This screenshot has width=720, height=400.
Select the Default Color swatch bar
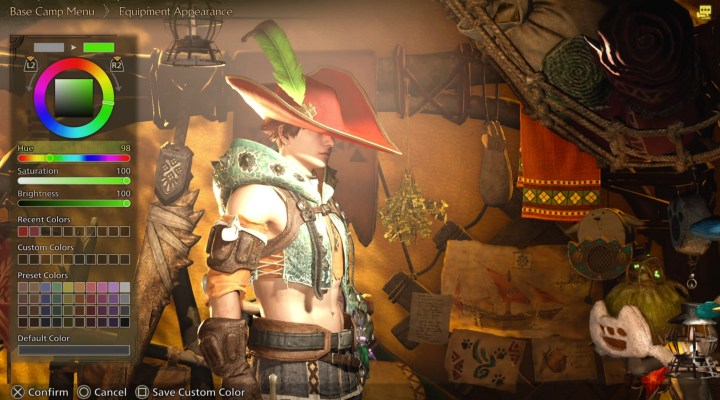[x=74, y=350]
